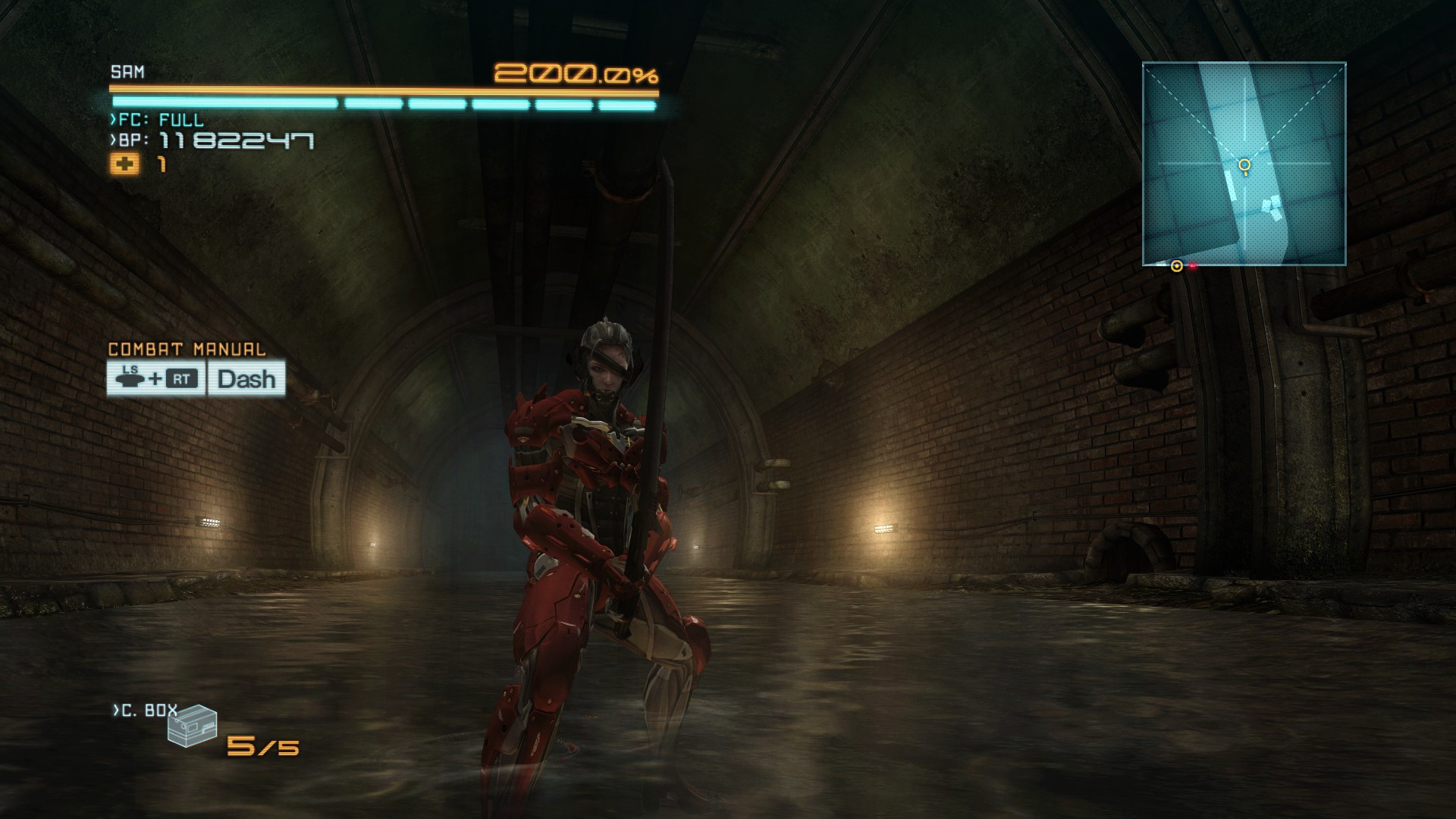This screenshot has width=1456, height=819.
Task: Click the repair nanopaste icon below BP counter
Action: [127, 164]
